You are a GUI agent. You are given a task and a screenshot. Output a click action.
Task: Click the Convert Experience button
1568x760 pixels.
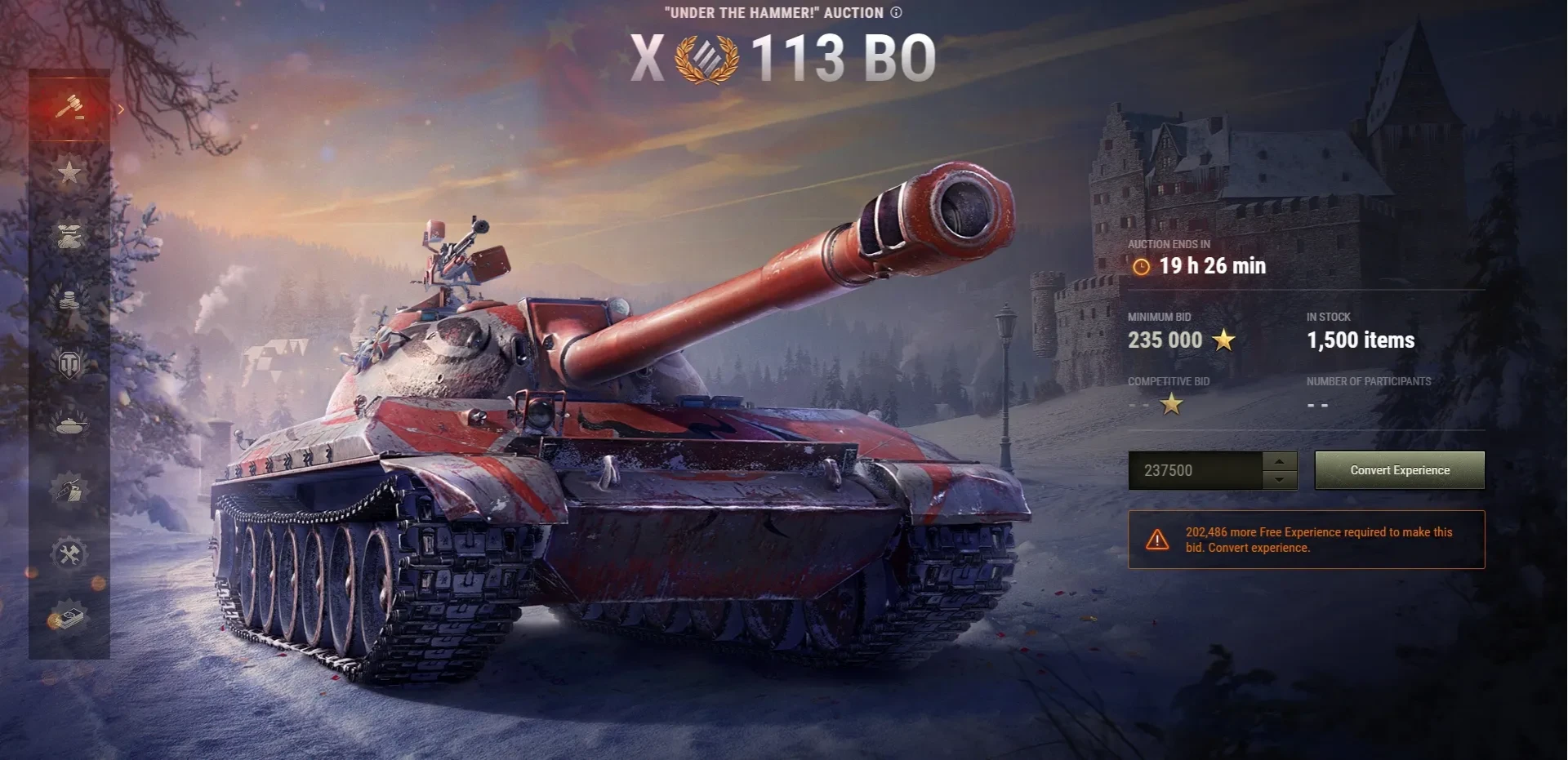(1399, 470)
